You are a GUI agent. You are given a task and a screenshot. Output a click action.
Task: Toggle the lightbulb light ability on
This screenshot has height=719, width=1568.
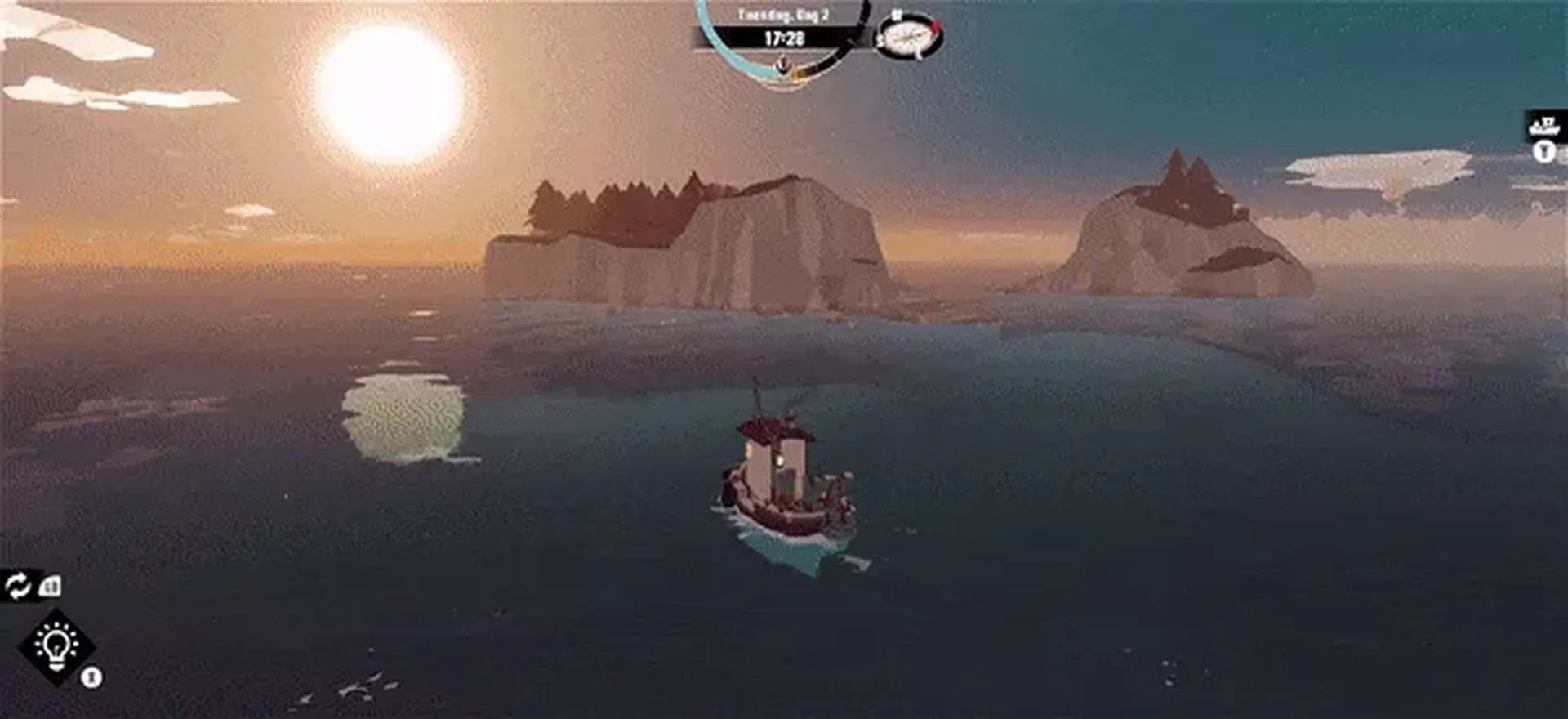click(56, 645)
